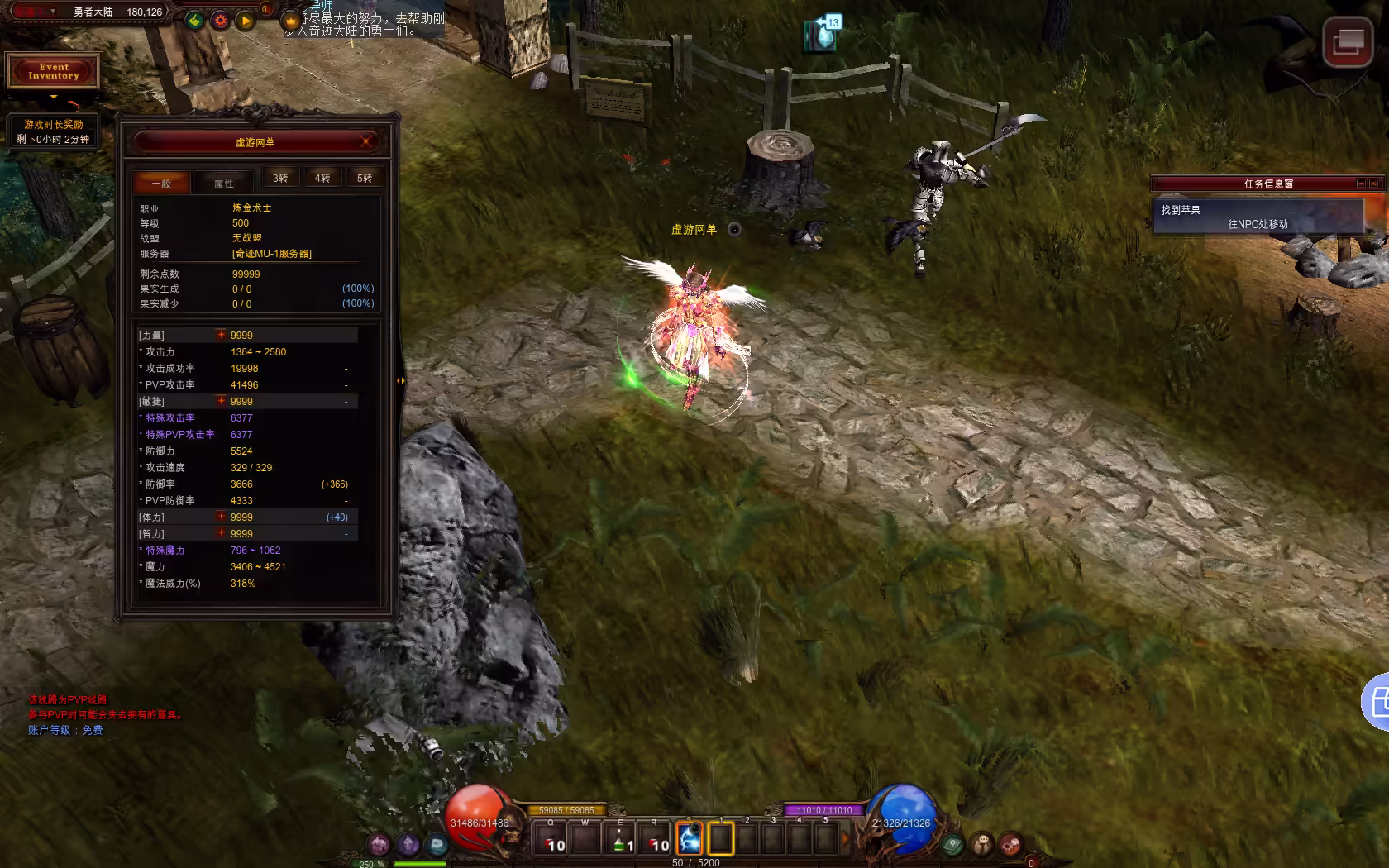Raise the 智力 stat with plus button
Image resolution: width=1389 pixels, height=868 pixels.
221,533
